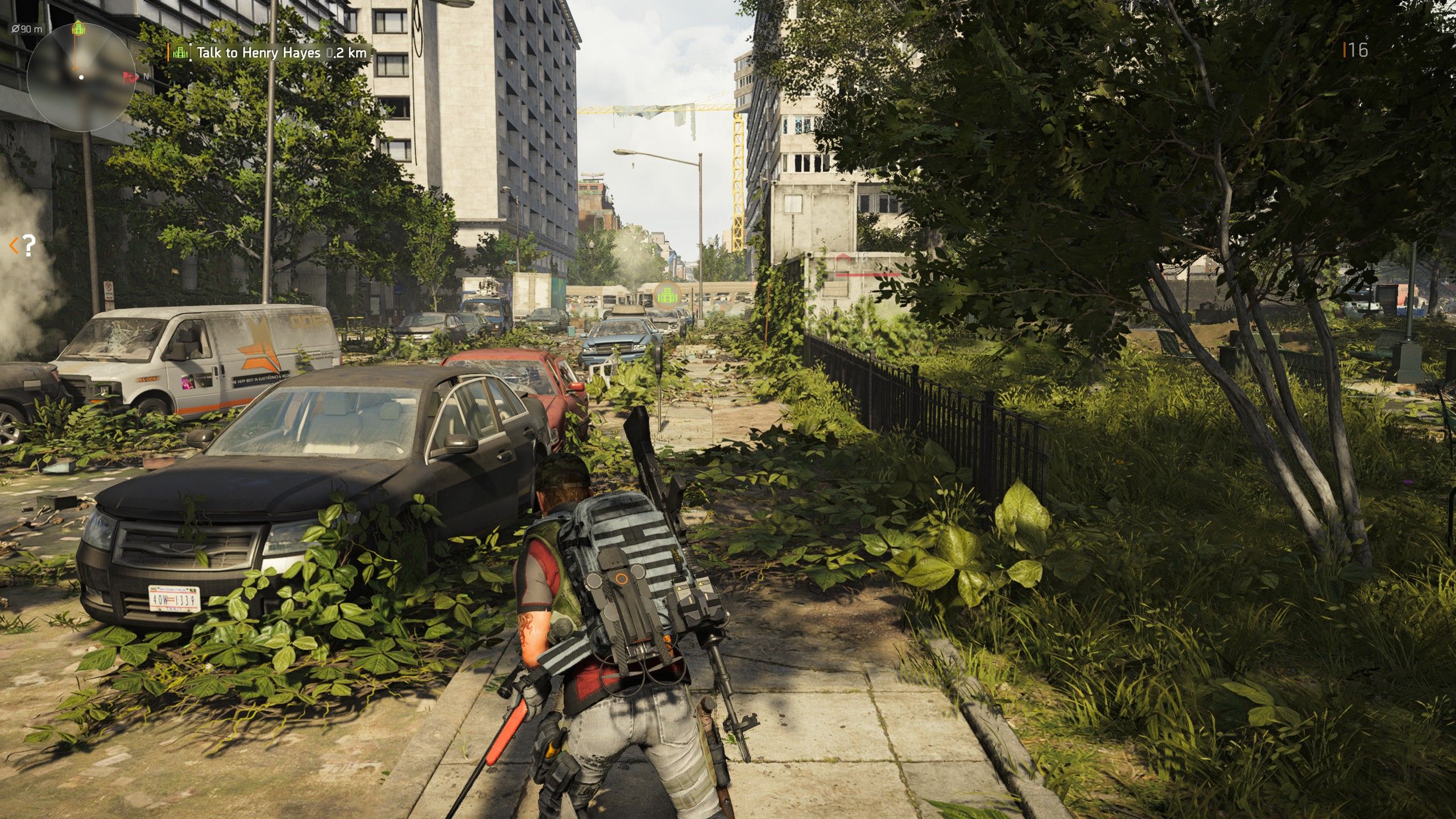Viewport: 1456px width, 819px height.
Task: Click the green objective waypoint marker
Action: tap(667, 294)
